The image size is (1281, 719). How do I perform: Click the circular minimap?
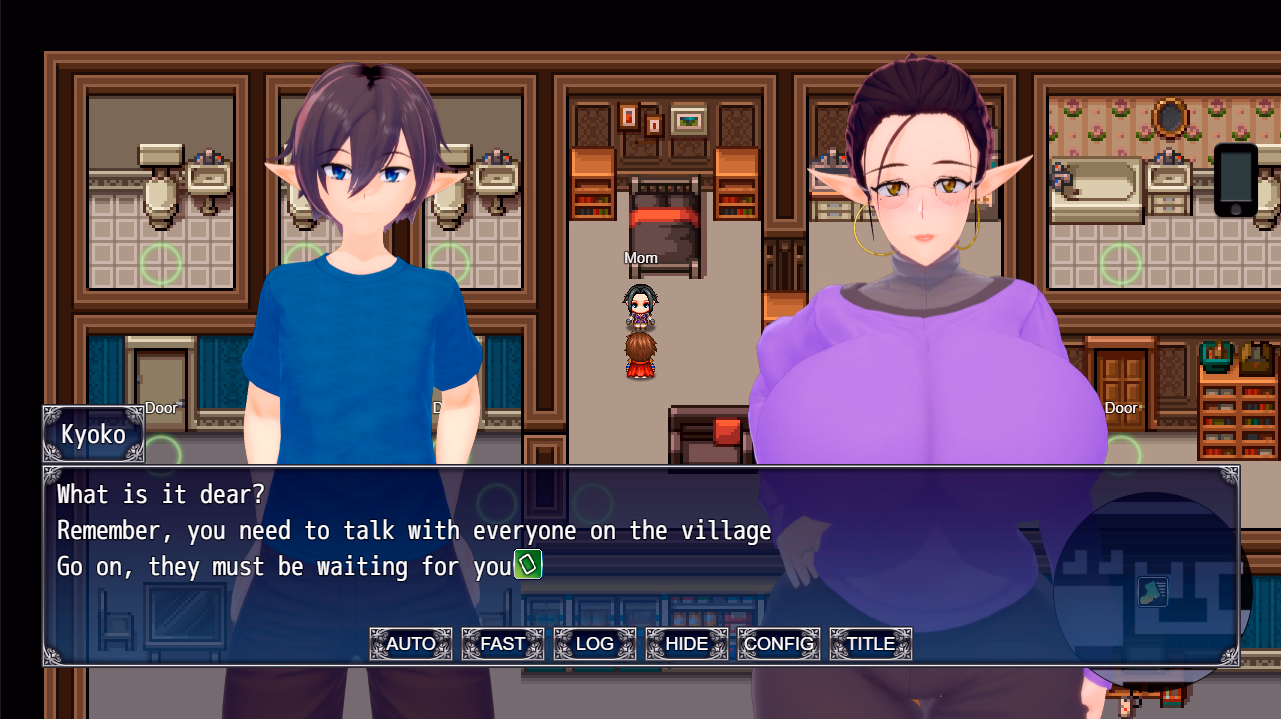1152,592
